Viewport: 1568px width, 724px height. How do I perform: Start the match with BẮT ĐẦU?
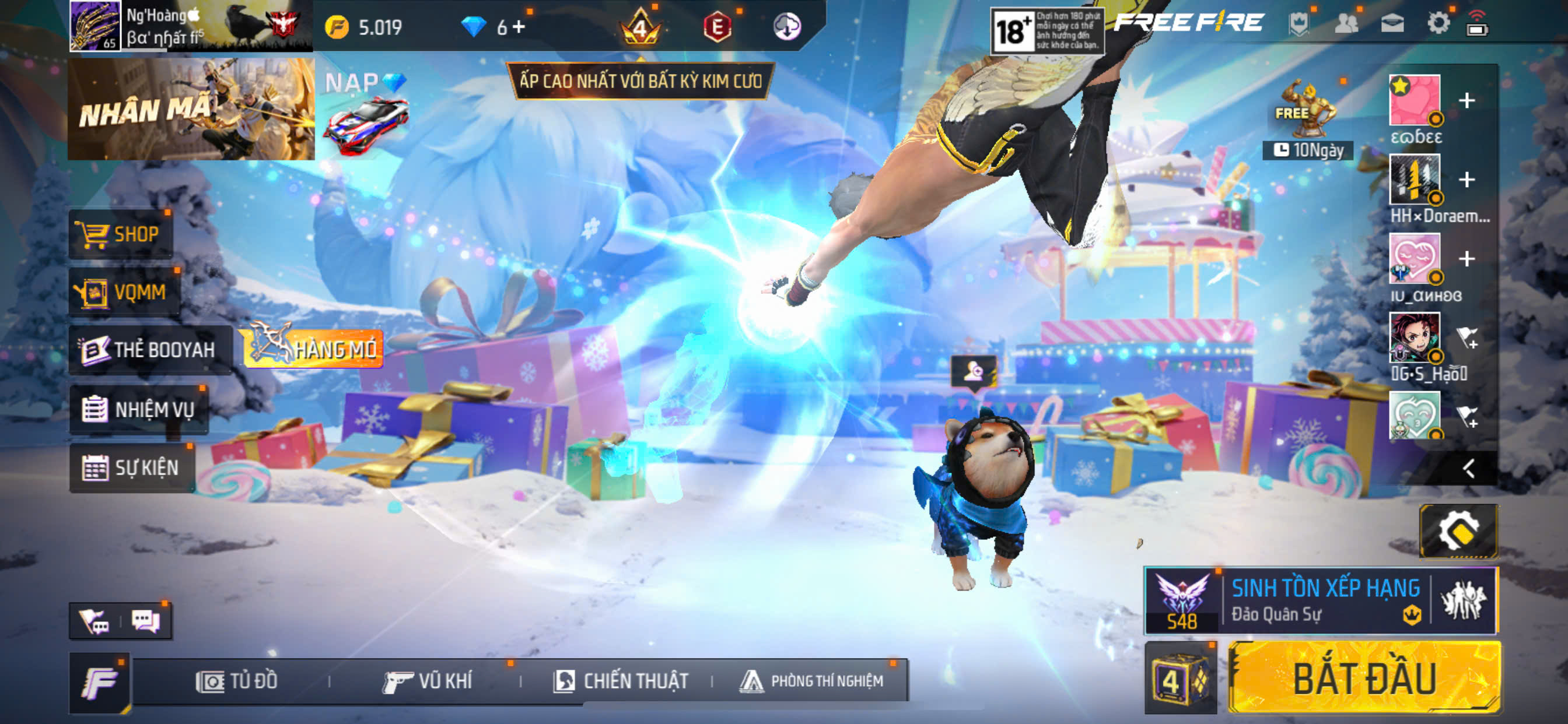pos(1364,678)
